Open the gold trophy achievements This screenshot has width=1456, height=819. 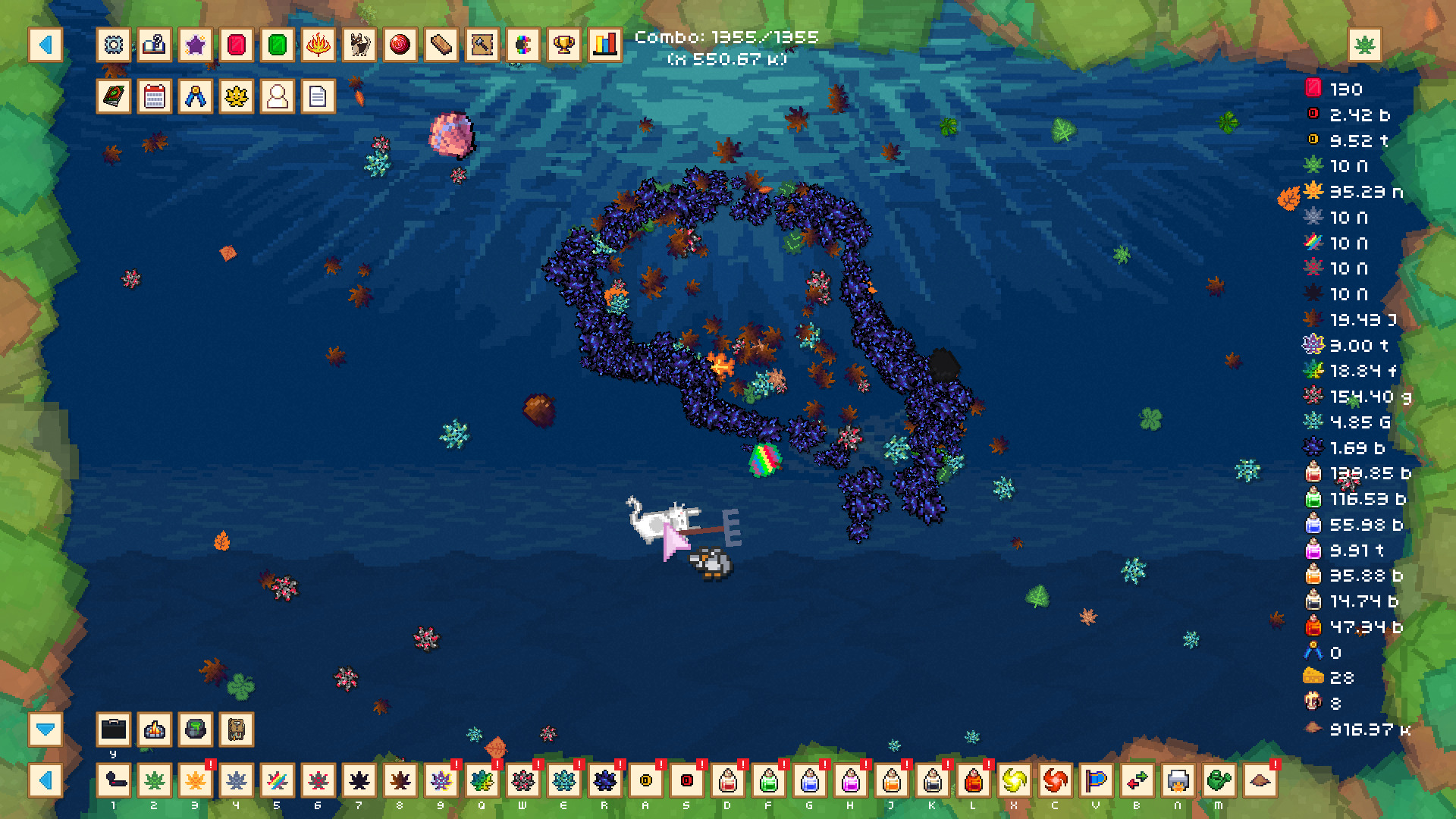coord(564,45)
